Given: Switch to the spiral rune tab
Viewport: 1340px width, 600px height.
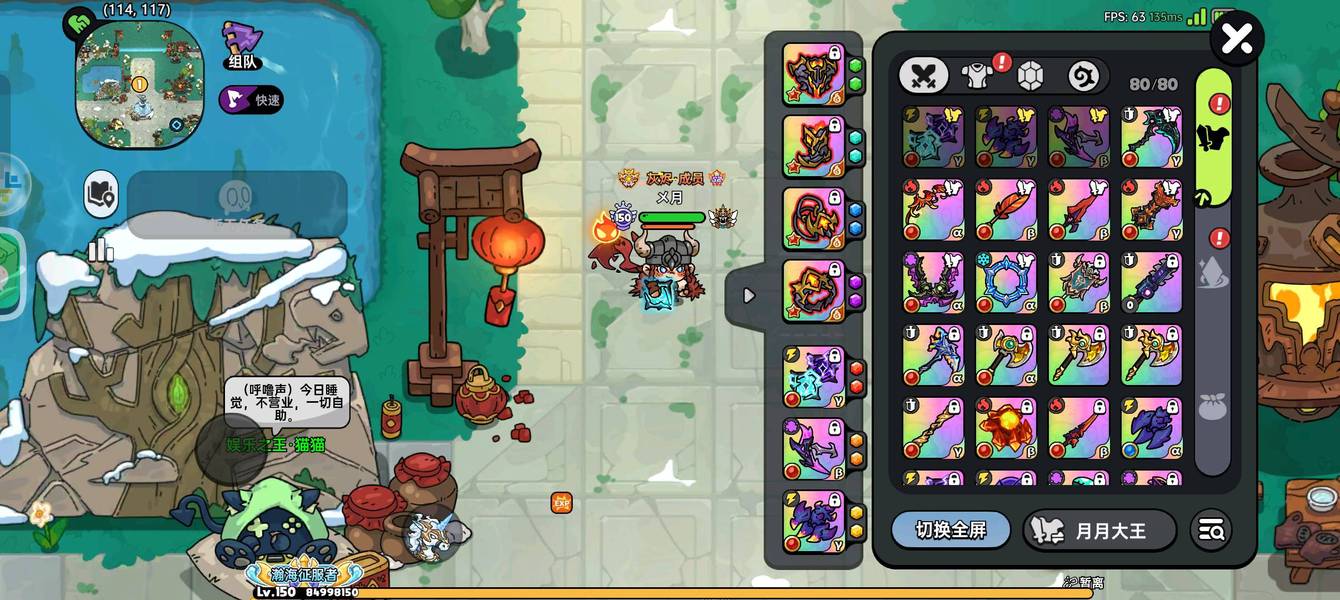Looking at the screenshot, I should 1084,76.
